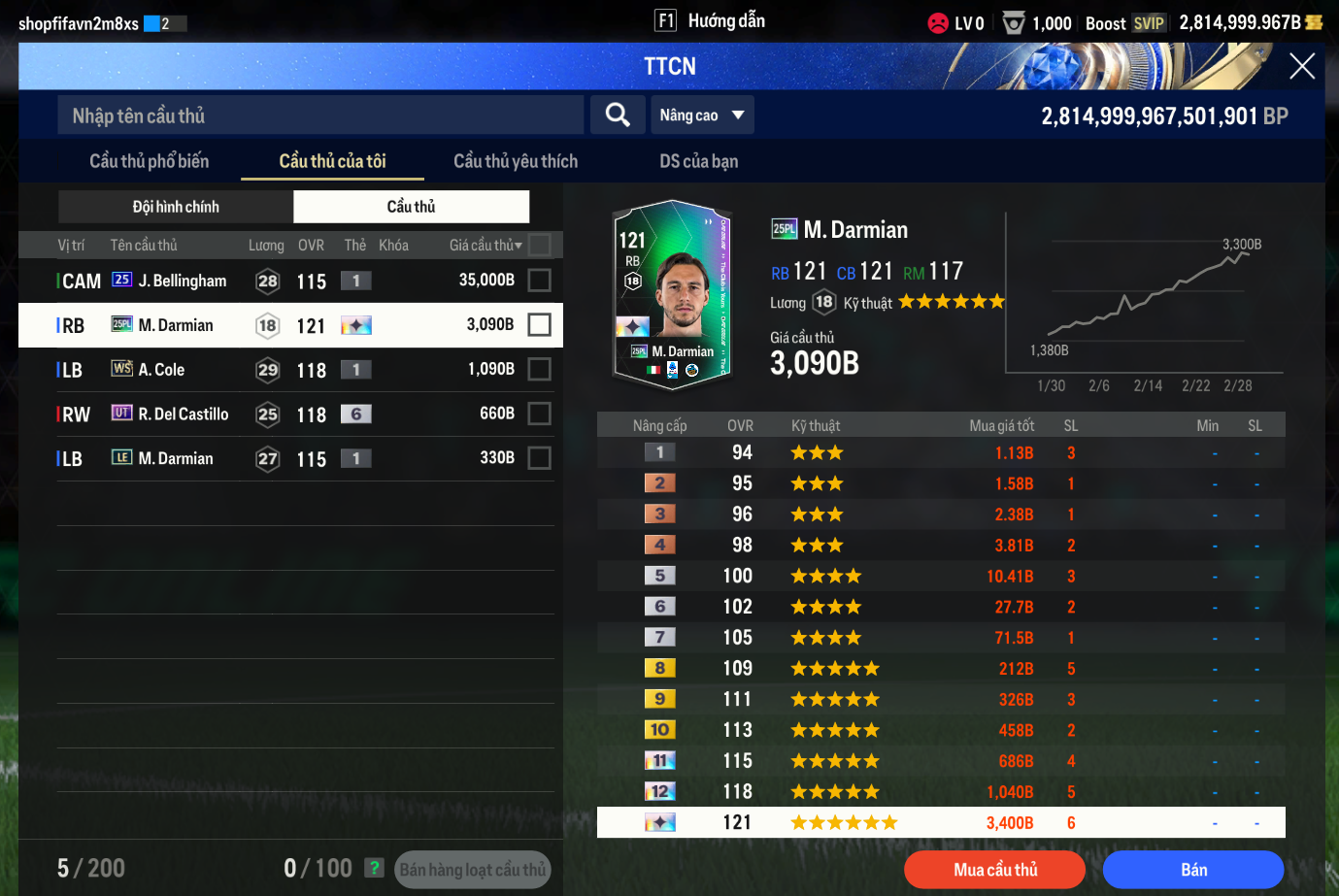Click the Mua cầu thủ button
The width and height of the screenshot is (1339, 896).
[994, 870]
